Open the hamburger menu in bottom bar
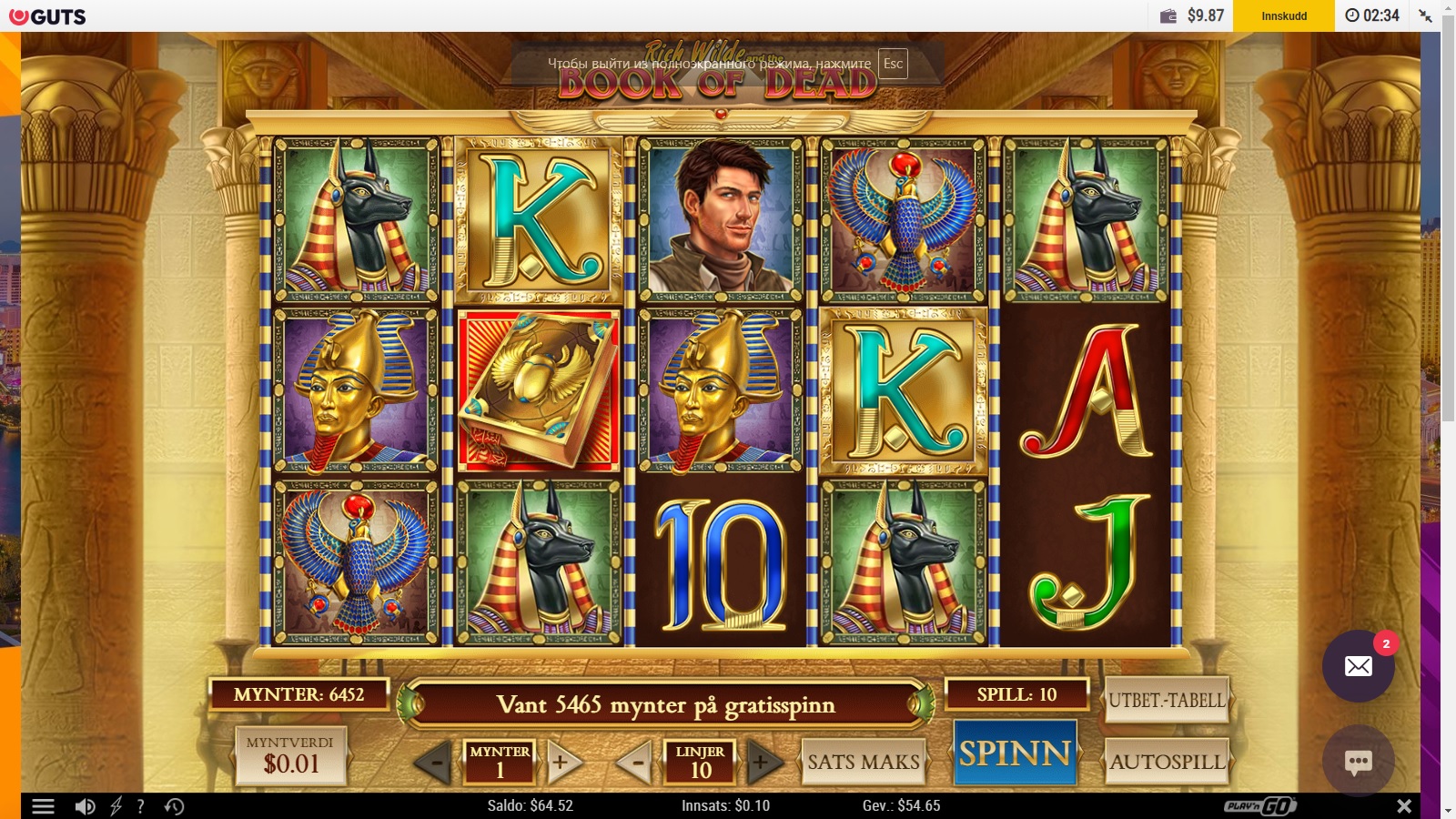This screenshot has height=819, width=1456. 43,806
